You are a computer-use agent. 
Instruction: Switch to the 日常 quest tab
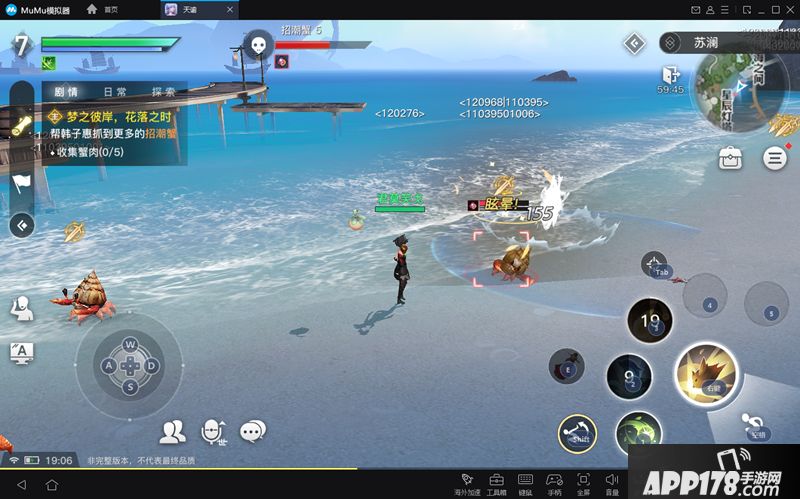[114, 92]
